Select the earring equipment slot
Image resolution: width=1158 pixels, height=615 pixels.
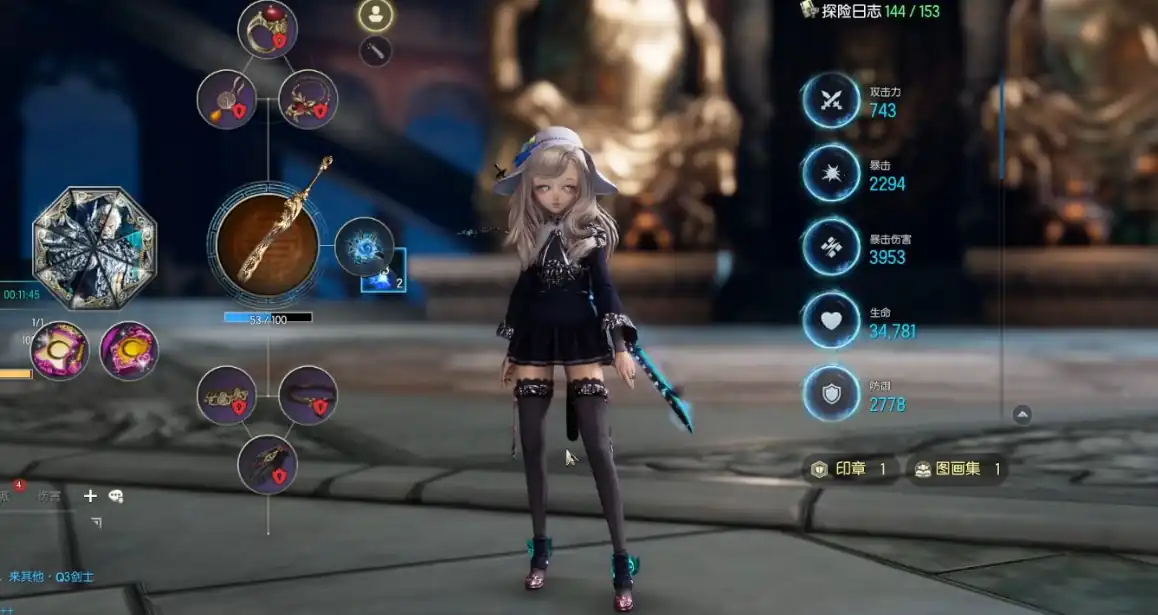point(227,99)
